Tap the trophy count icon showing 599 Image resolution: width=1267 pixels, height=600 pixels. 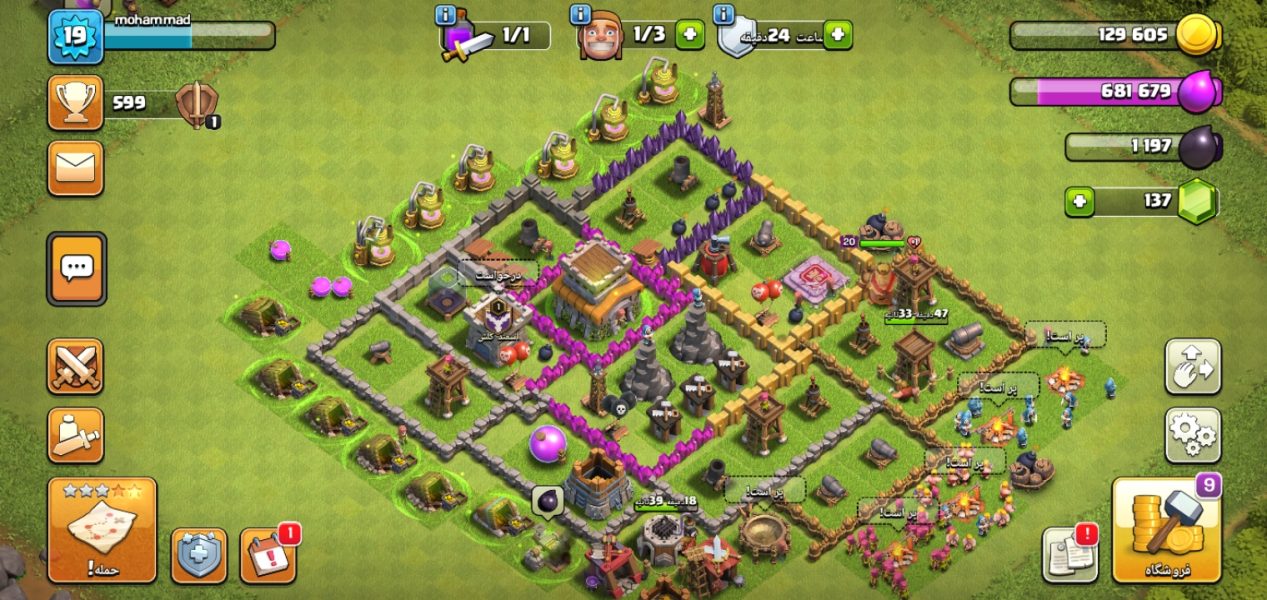(76, 102)
